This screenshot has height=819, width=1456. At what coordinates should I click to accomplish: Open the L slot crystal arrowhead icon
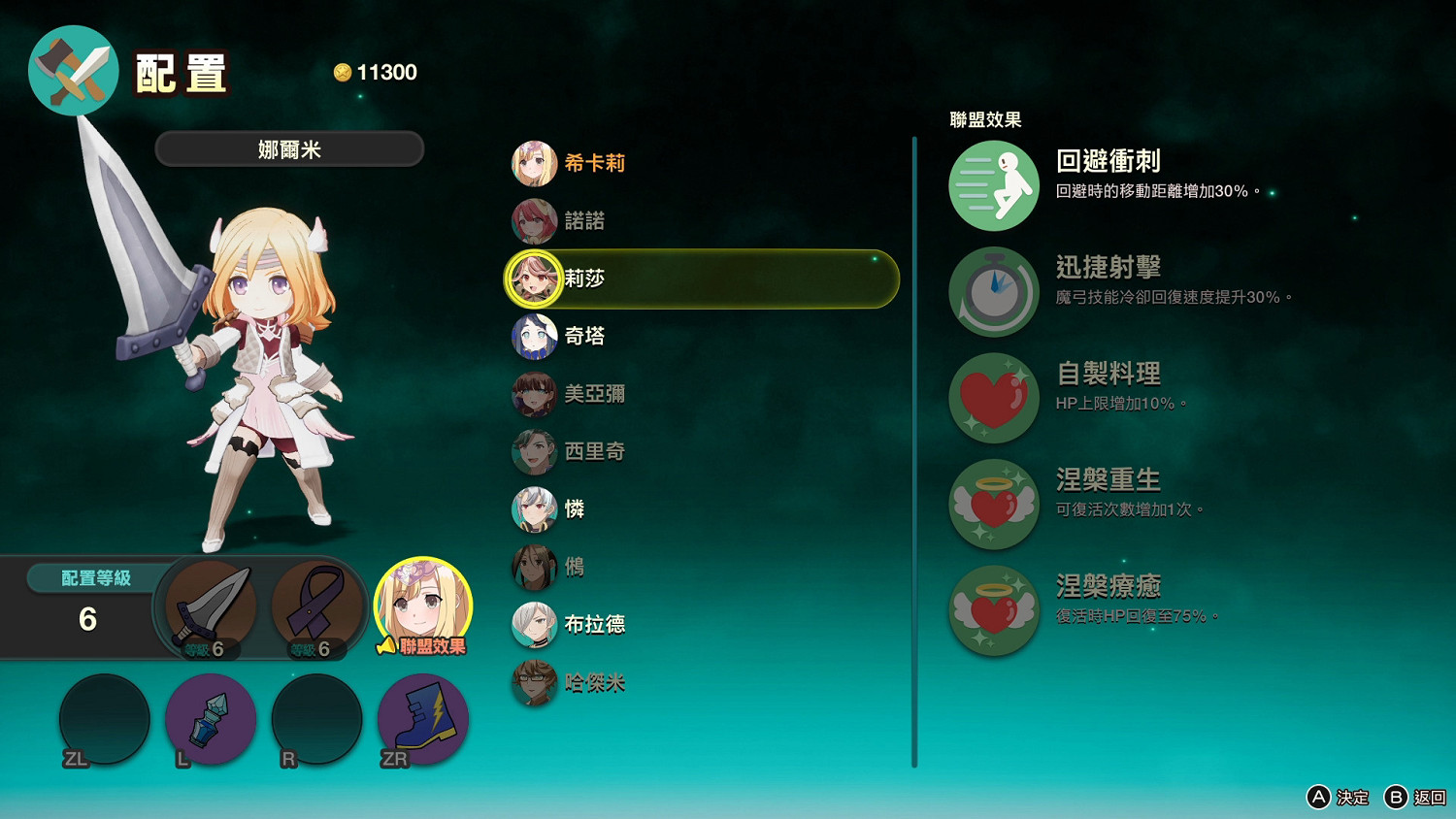(x=211, y=719)
